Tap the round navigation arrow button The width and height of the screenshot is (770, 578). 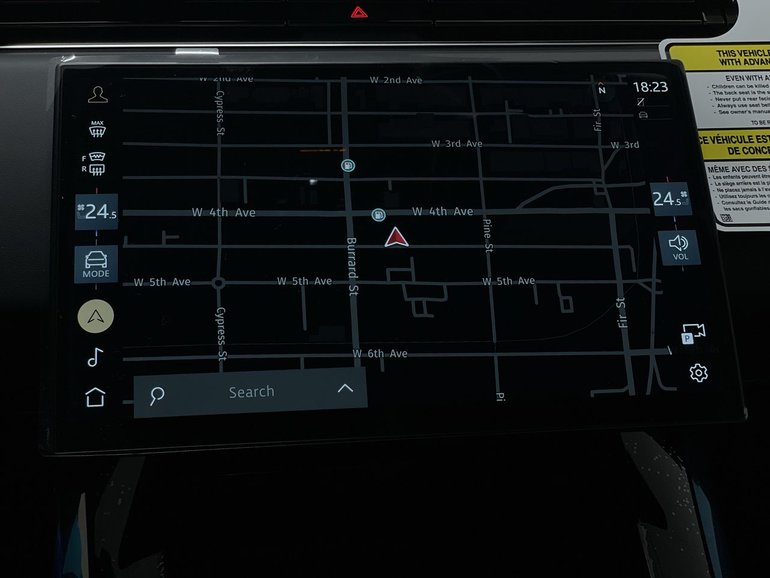click(x=96, y=316)
